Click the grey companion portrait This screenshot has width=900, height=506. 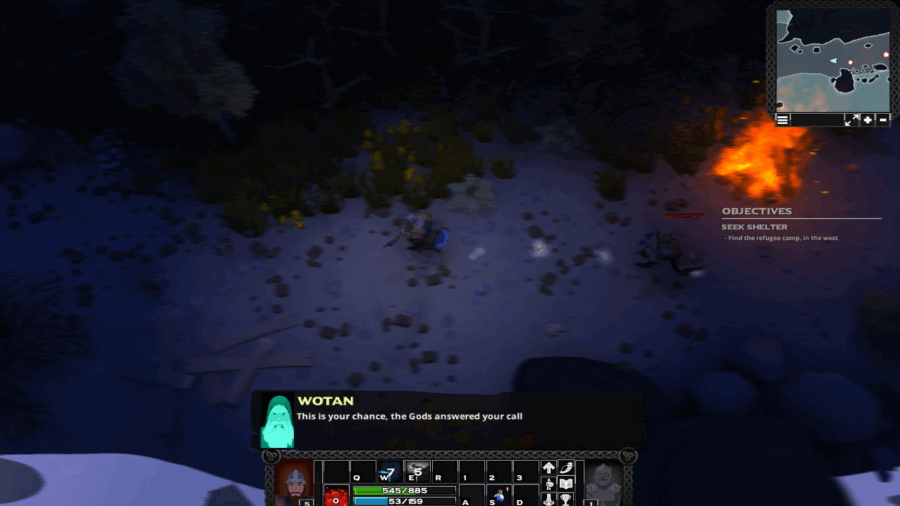tap(601, 482)
